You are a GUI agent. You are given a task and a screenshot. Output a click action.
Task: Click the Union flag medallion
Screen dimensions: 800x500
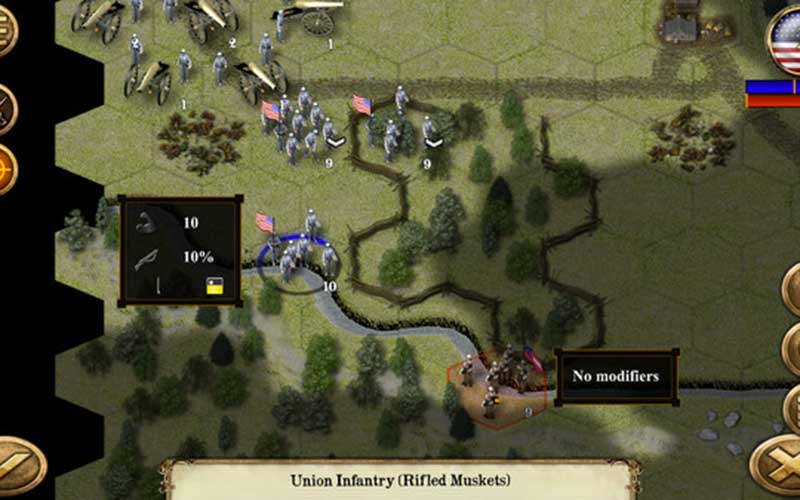click(x=788, y=40)
